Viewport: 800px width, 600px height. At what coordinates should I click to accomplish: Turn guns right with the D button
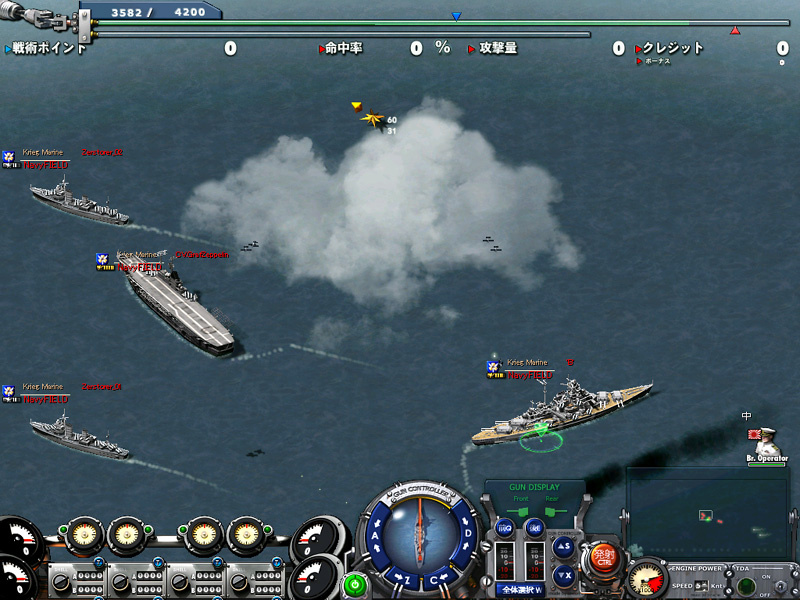(467, 532)
